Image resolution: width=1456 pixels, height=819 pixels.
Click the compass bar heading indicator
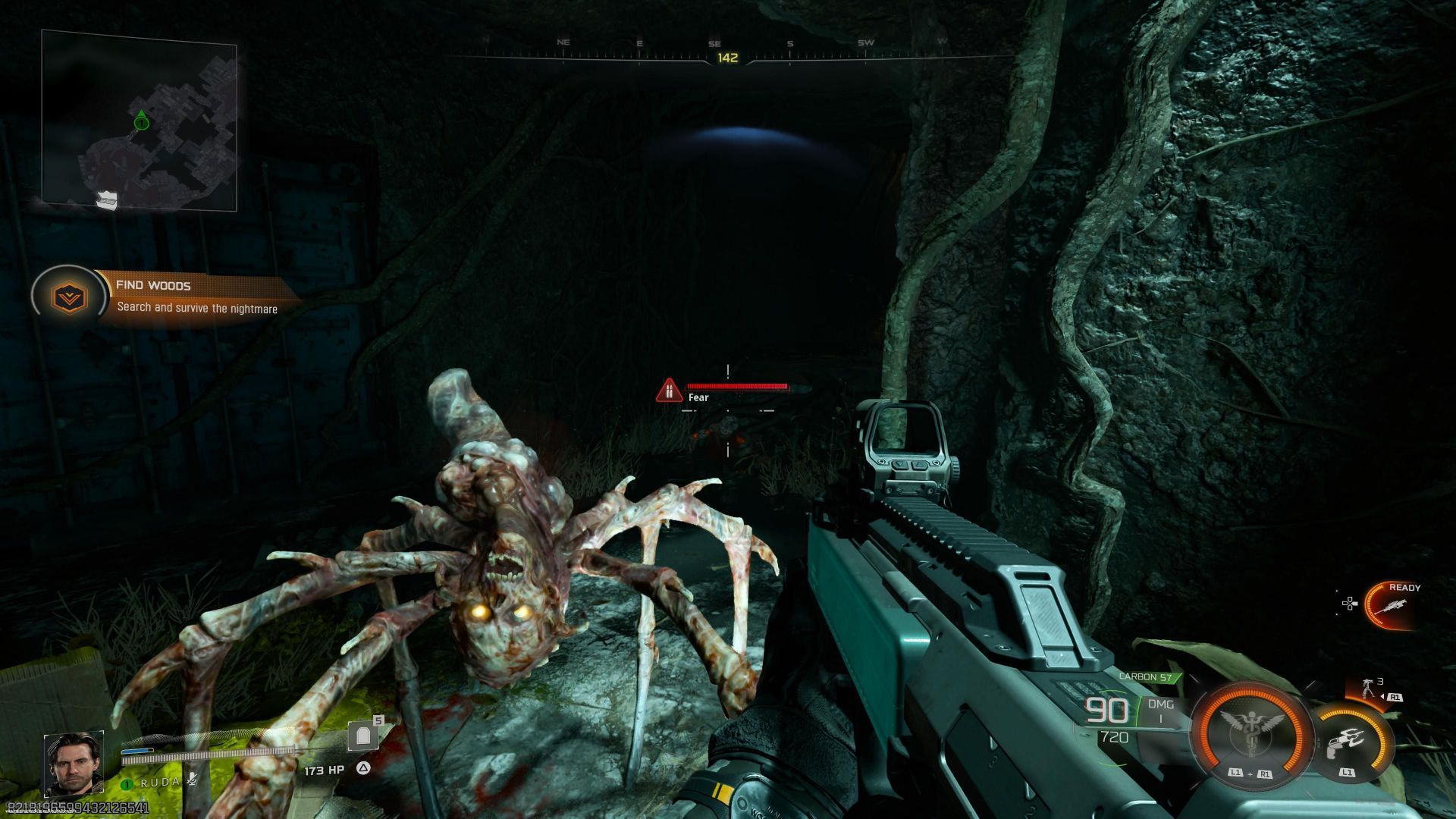coord(727,58)
